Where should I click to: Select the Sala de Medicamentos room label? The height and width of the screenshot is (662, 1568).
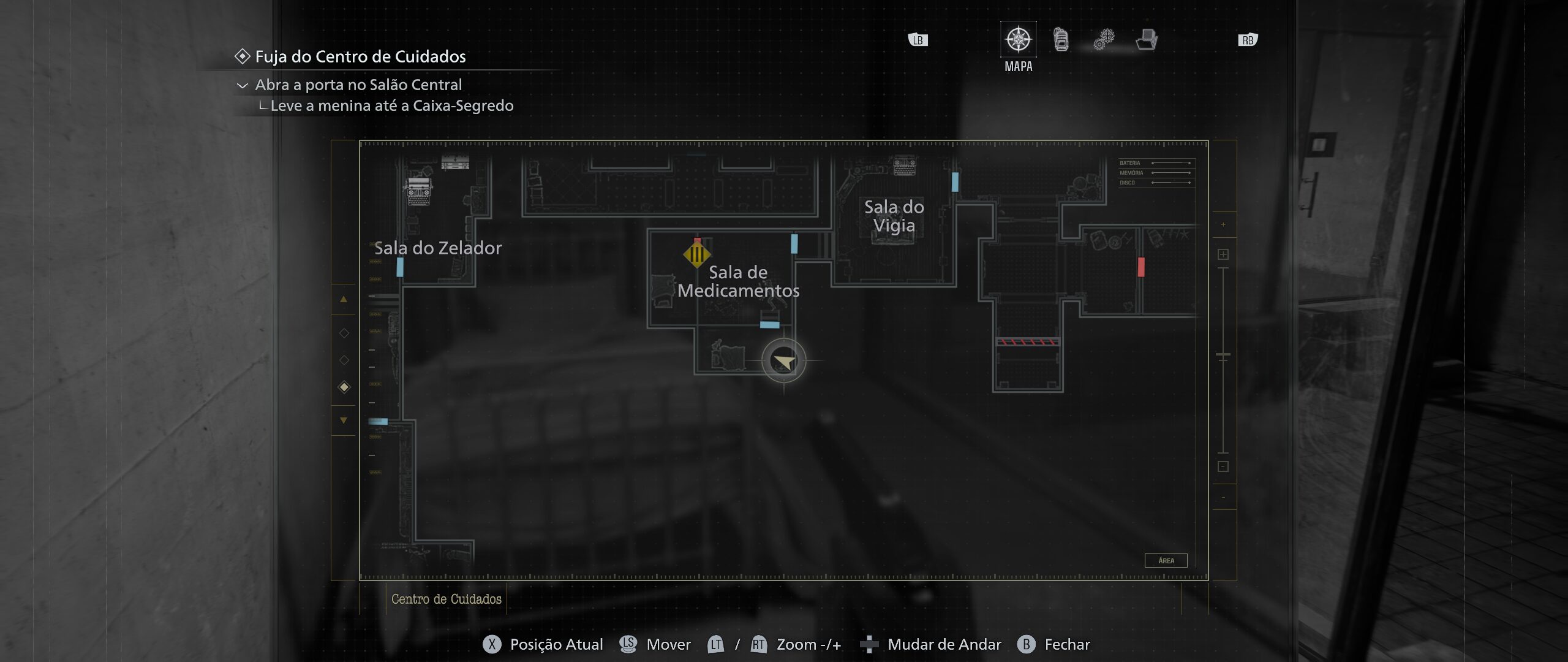[x=738, y=281]
